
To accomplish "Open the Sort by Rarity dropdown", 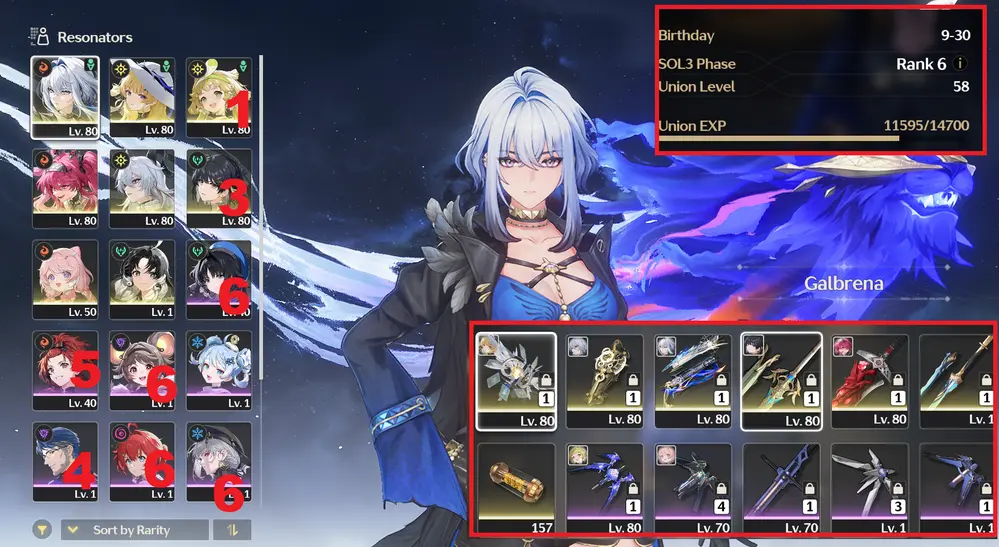I will point(135,530).
